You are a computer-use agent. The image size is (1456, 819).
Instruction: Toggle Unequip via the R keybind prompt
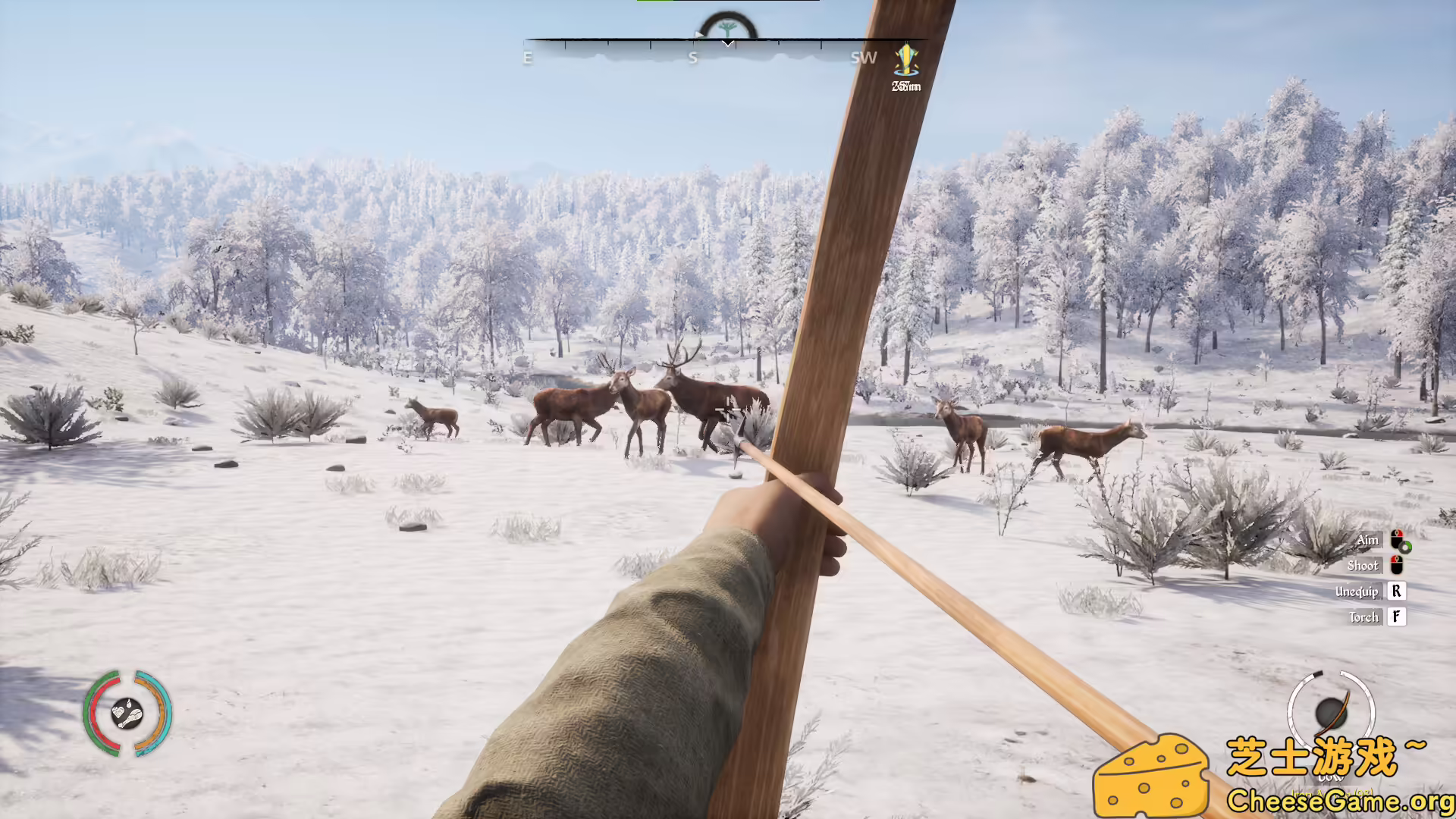[1397, 591]
